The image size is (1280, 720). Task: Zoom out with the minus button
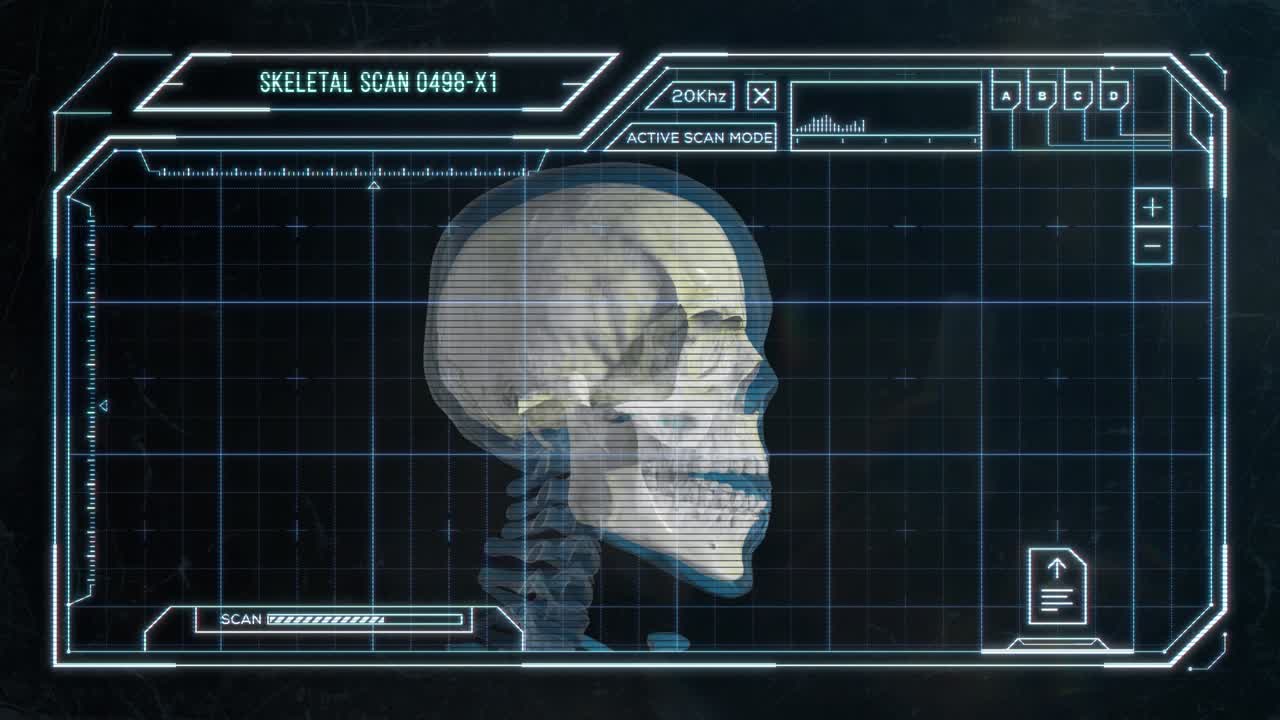pos(1153,246)
